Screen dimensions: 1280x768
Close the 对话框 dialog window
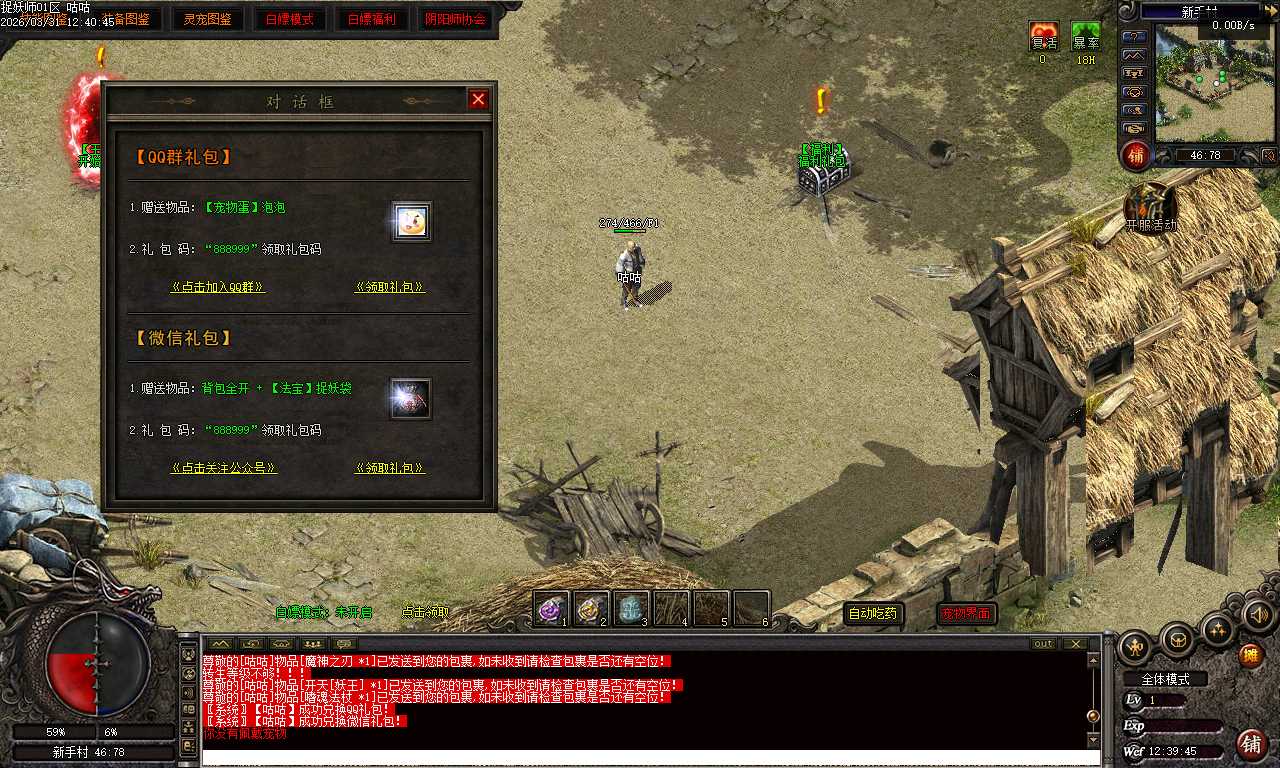[478, 99]
